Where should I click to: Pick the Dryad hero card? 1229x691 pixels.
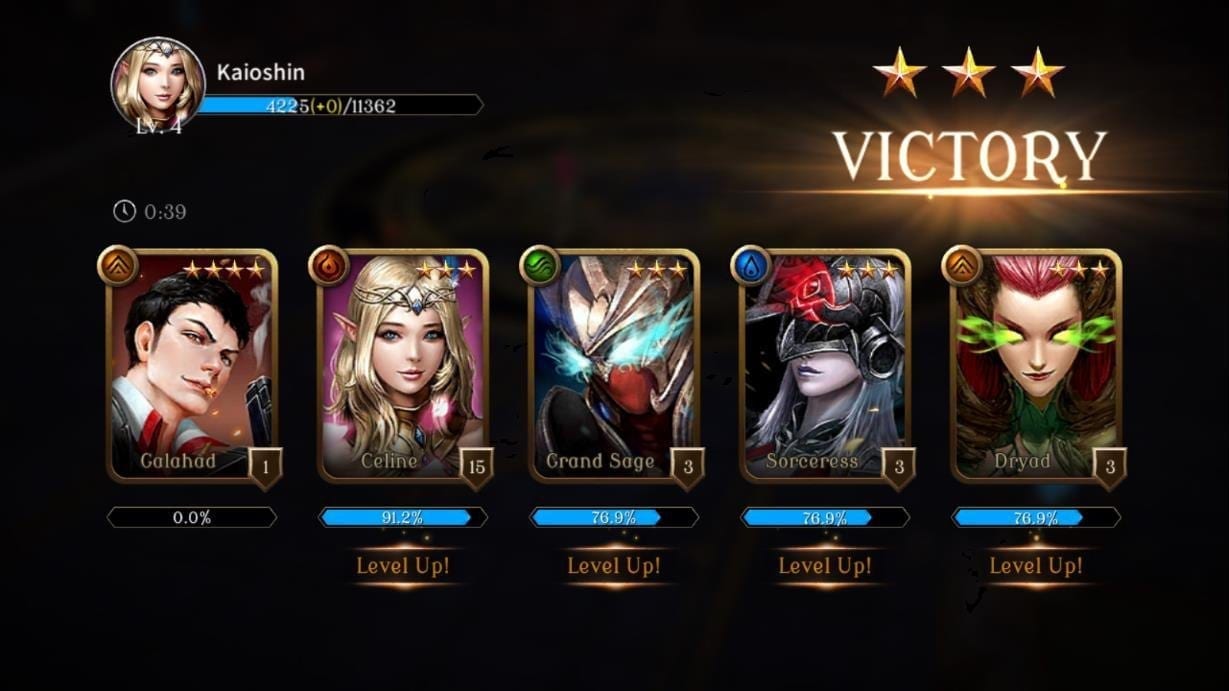1035,366
